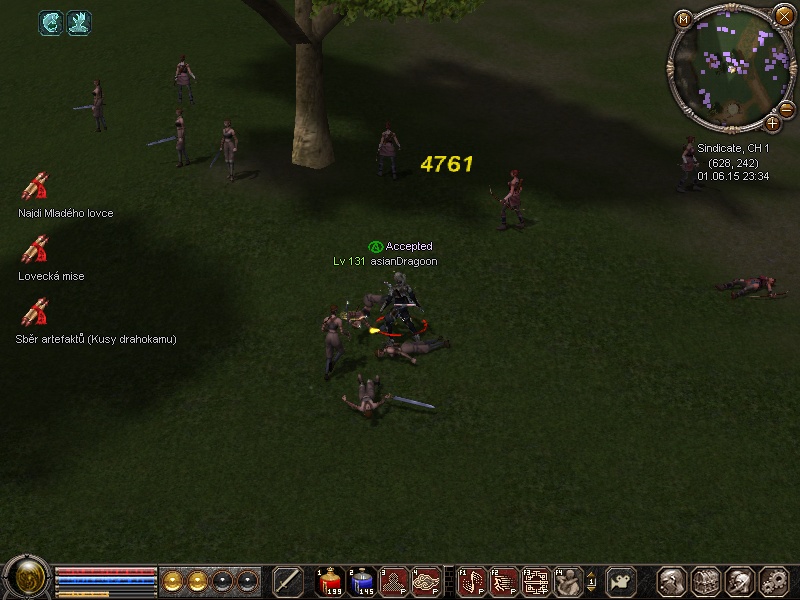This screenshot has height=600, width=800.
Task: Open the gear settings menu button
Action: pyautogui.click(x=774, y=581)
